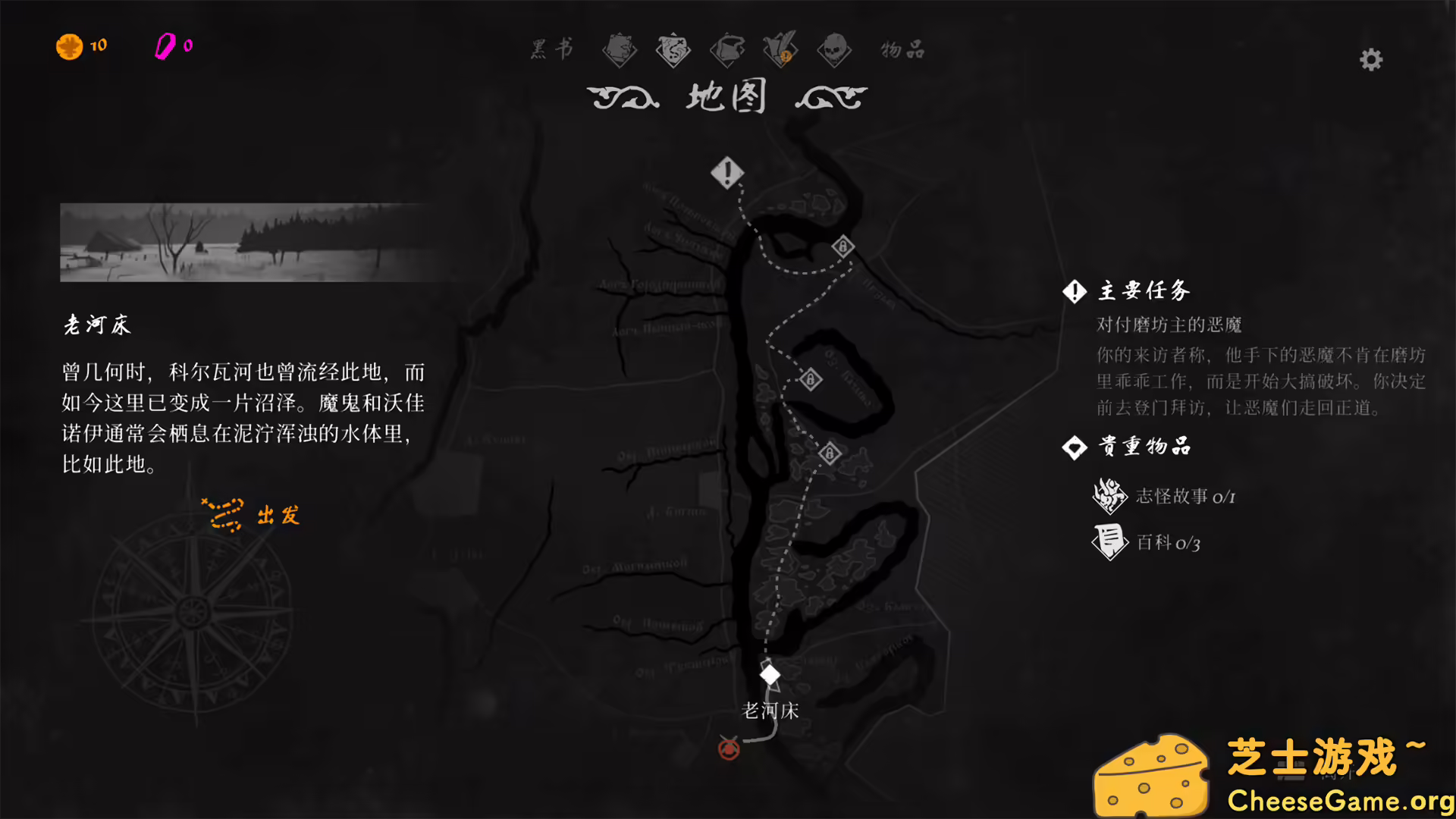1456x819 pixels.
Task: Select the middle locked map node
Action: 808,379
